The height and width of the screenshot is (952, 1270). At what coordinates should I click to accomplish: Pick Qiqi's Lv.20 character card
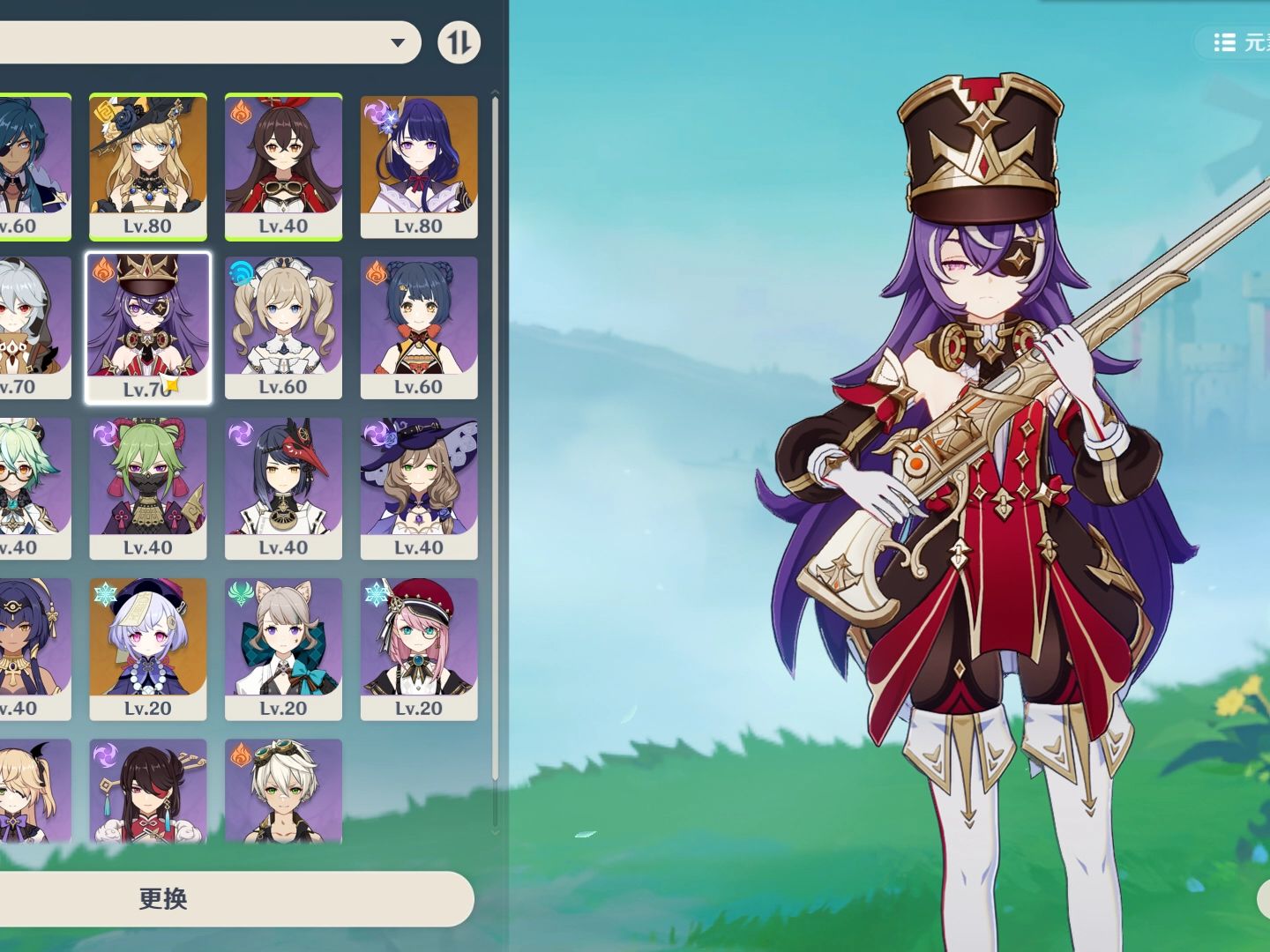[148, 649]
